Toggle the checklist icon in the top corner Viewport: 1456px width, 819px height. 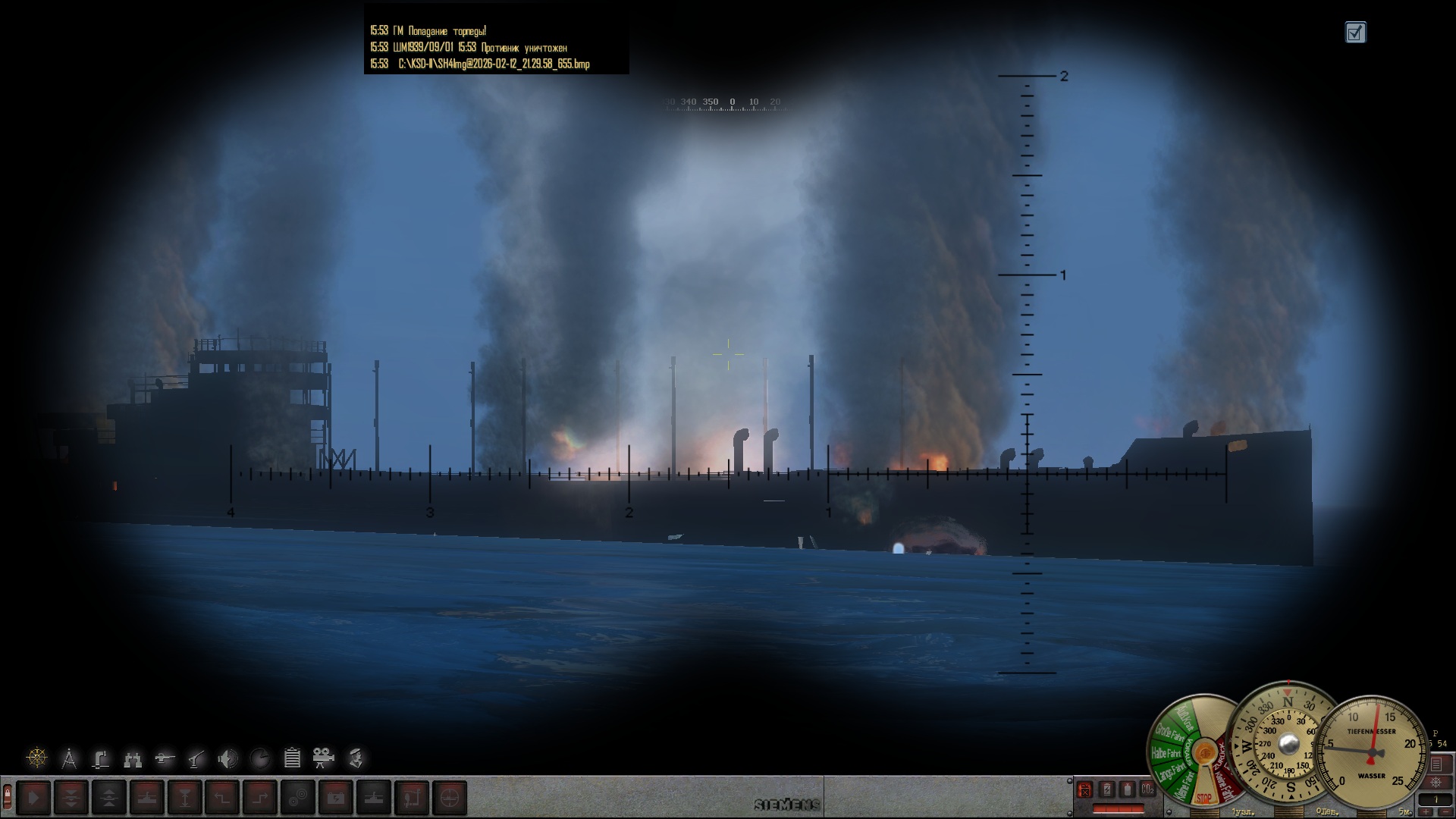(x=1355, y=33)
